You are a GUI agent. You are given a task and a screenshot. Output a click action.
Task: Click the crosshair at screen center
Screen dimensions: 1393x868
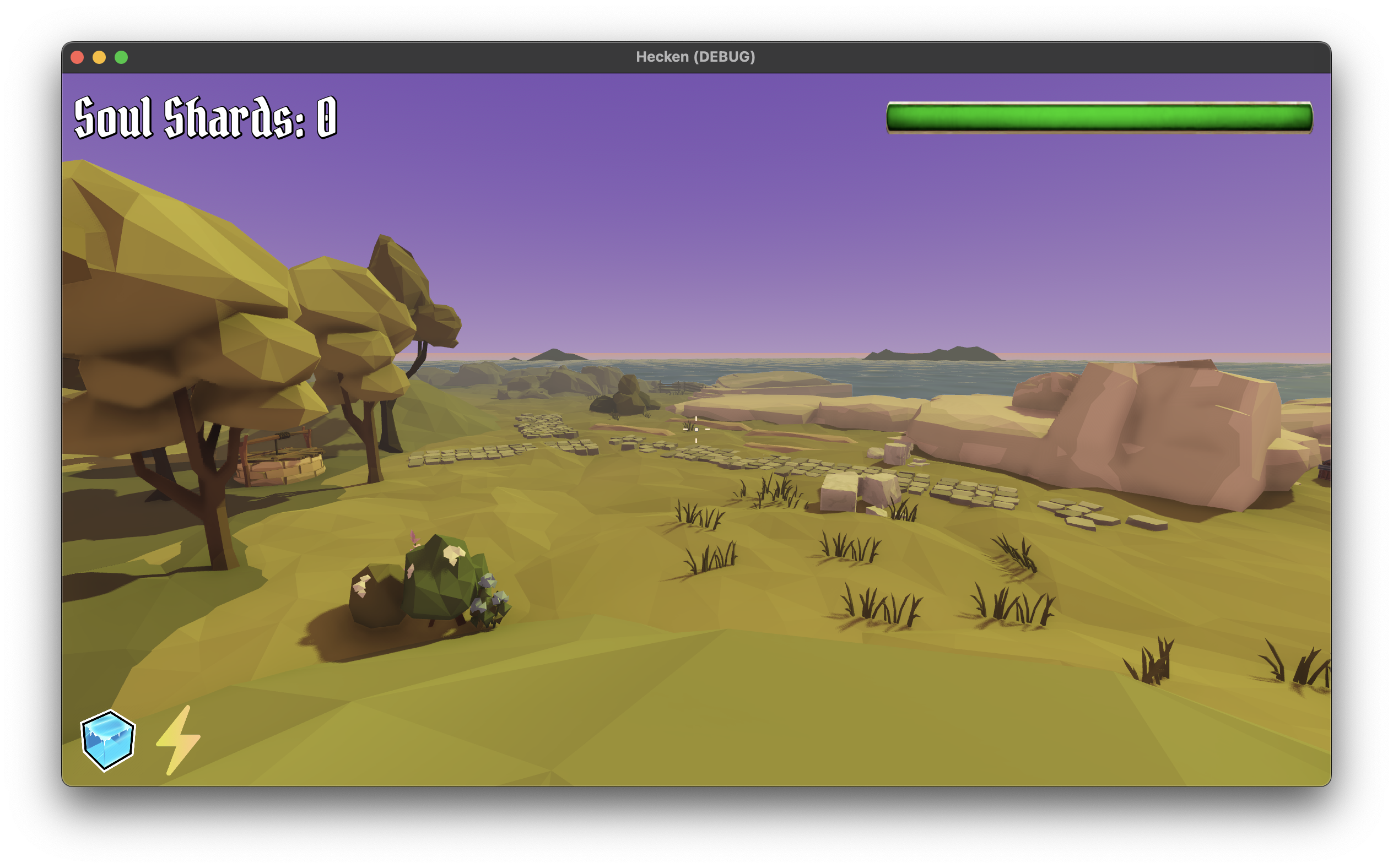pyautogui.click(x=696, y=429)
